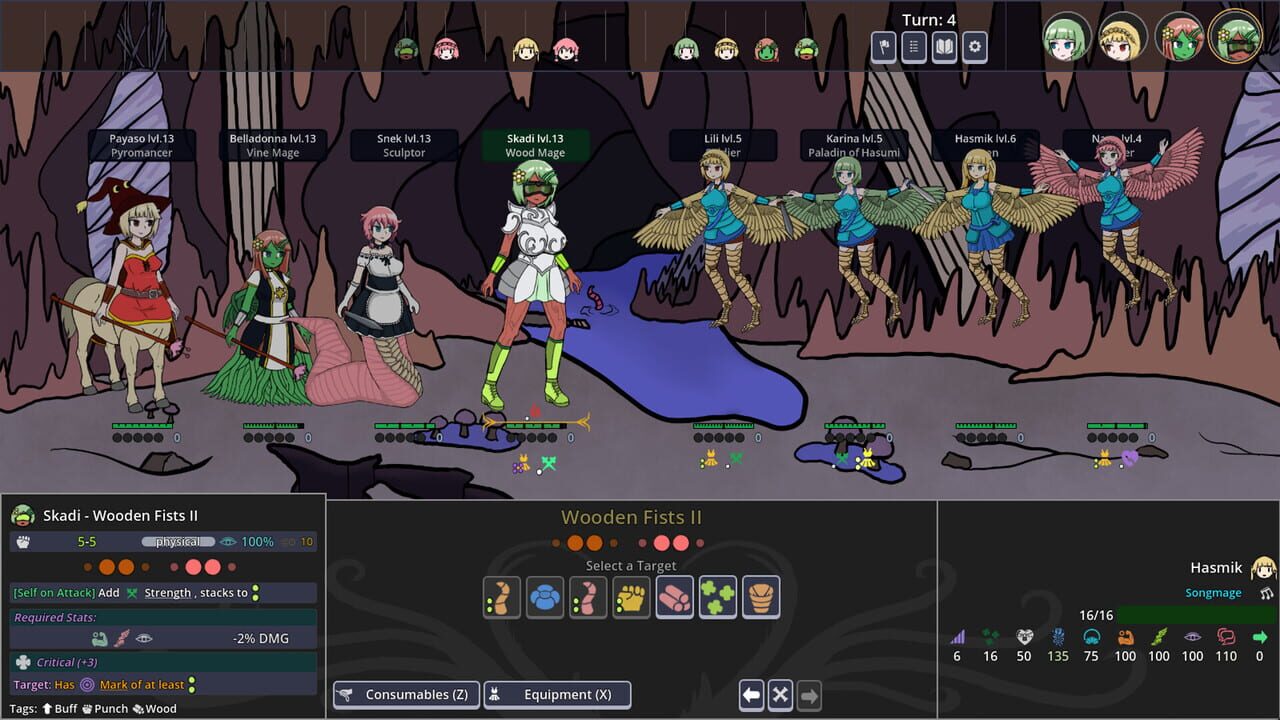Switch to the Consumables (Z) tab
This screenshot has width=1280, height=720.
click(x=406, y=694)
